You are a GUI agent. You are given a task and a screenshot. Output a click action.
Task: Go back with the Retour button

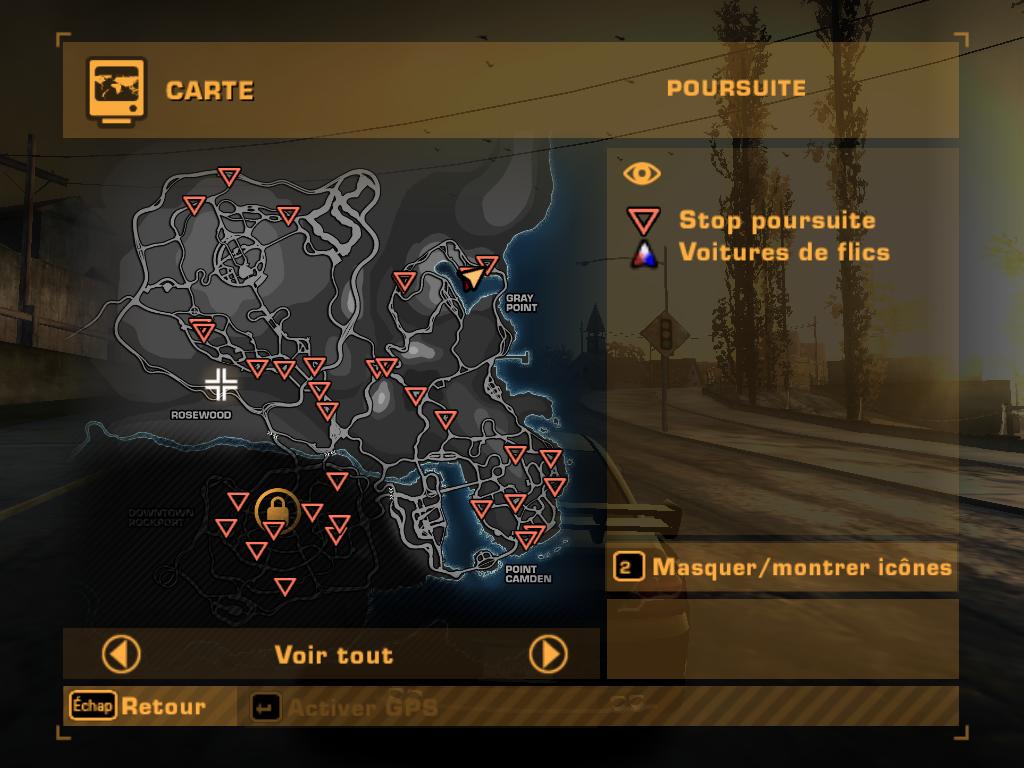pos(138,706)
